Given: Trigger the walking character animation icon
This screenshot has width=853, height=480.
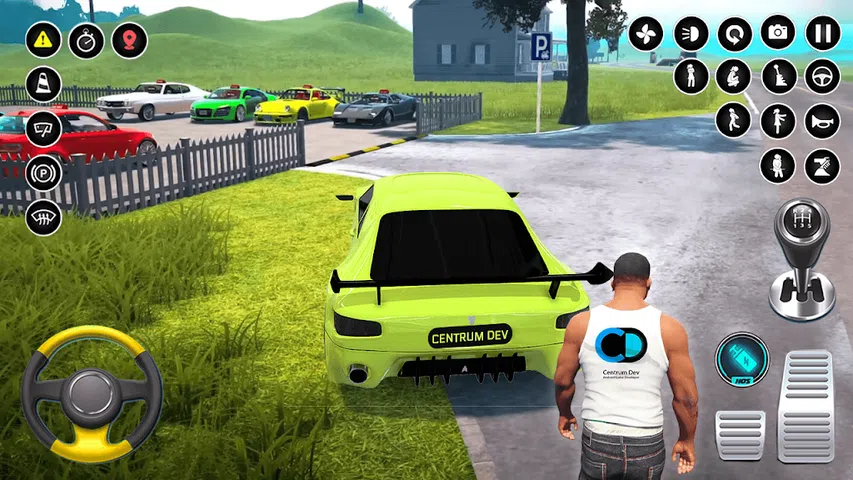Looking at the screenshot, I should [733, 120].
